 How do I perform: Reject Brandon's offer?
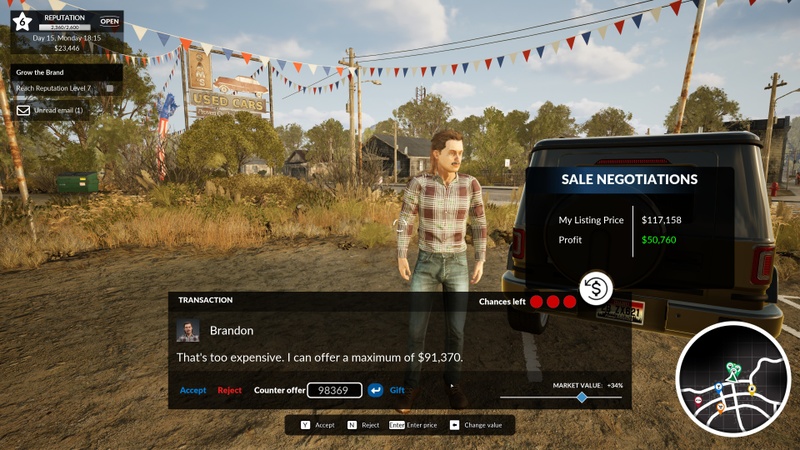coord(230,390)
